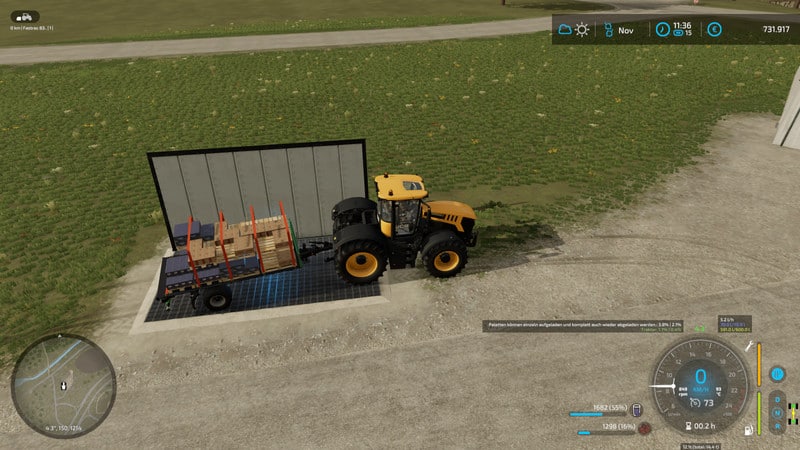Select the clock icon in top bar
The width and height of the screenshot is (800, 450).
662,30
